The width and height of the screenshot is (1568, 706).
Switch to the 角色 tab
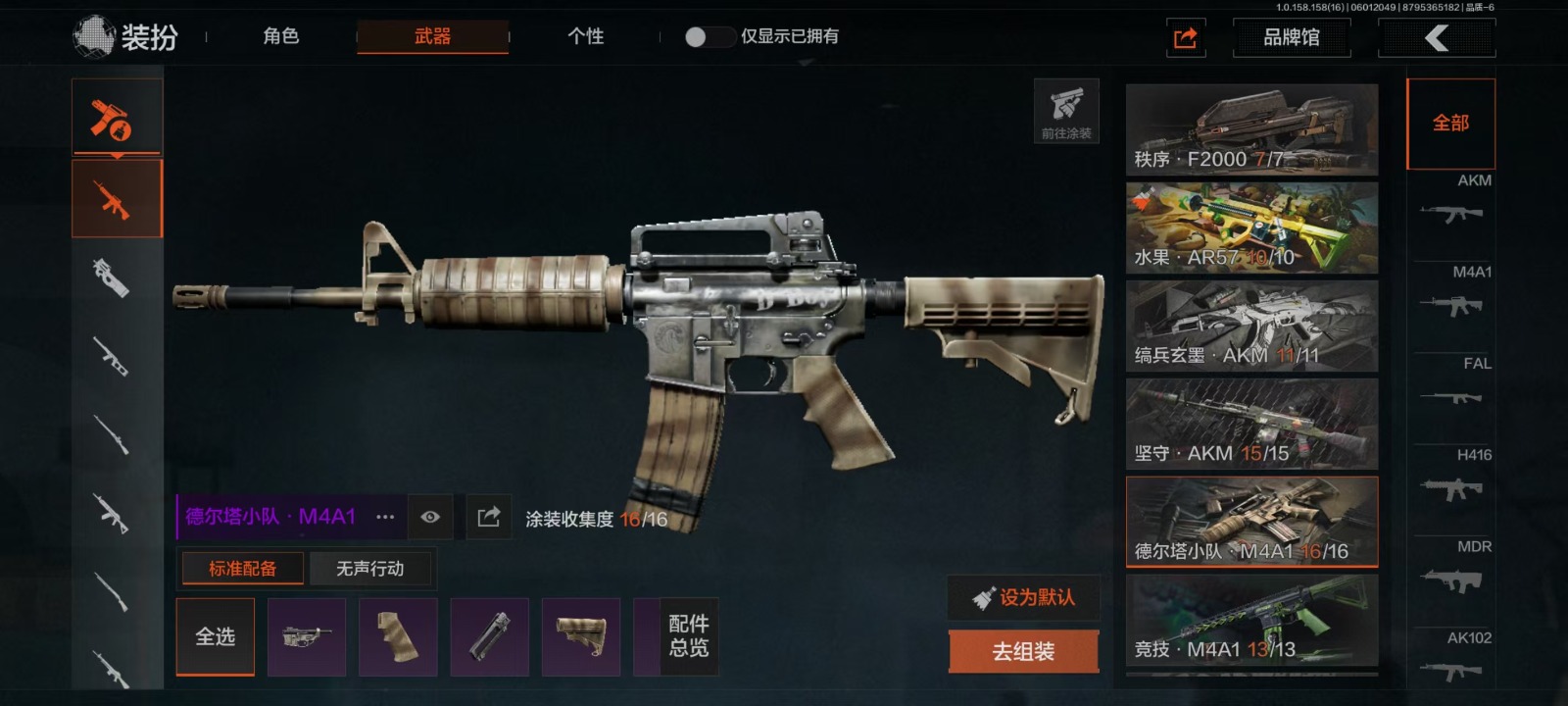(280, 36)
